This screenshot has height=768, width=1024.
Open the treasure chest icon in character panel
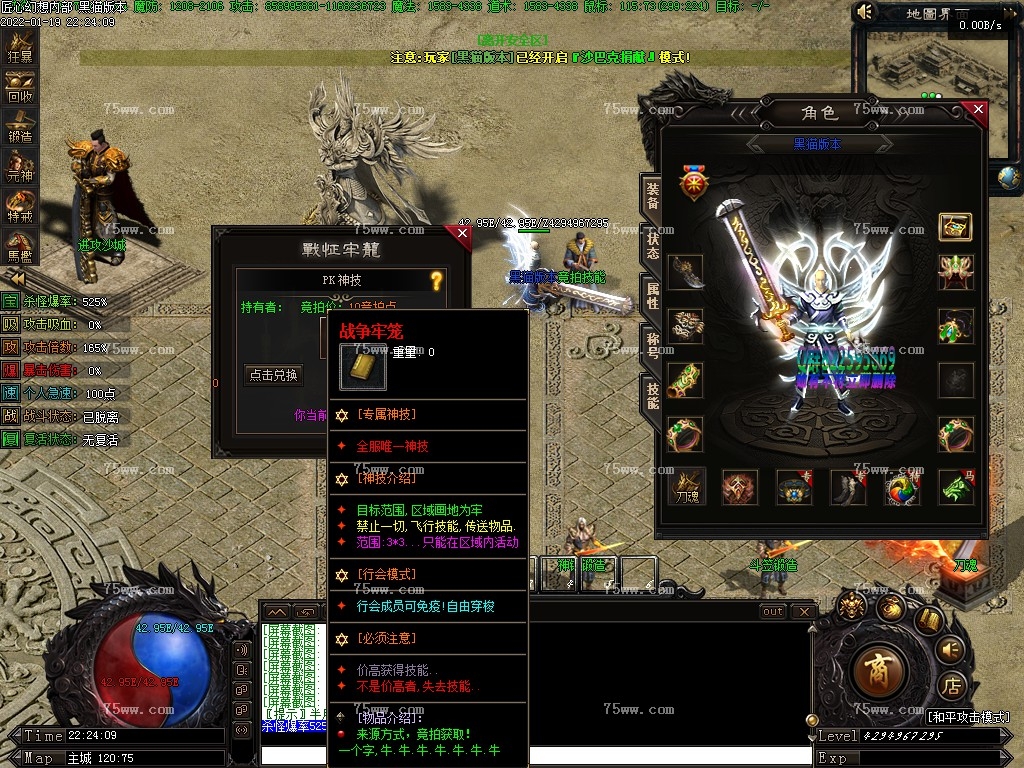click(956, 227)
